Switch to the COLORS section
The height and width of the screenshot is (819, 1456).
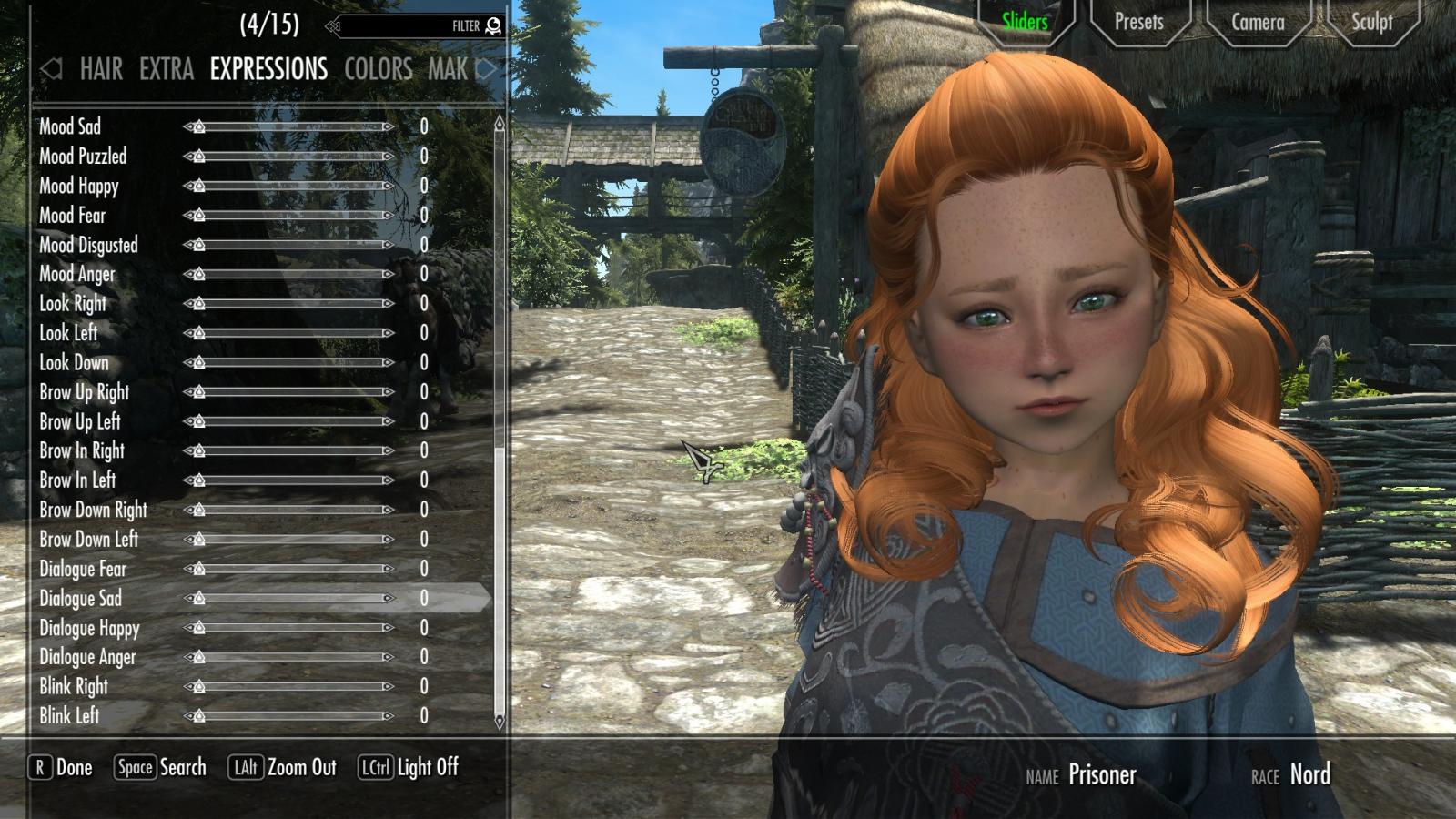pyautogui.click(x=378, y=70)
